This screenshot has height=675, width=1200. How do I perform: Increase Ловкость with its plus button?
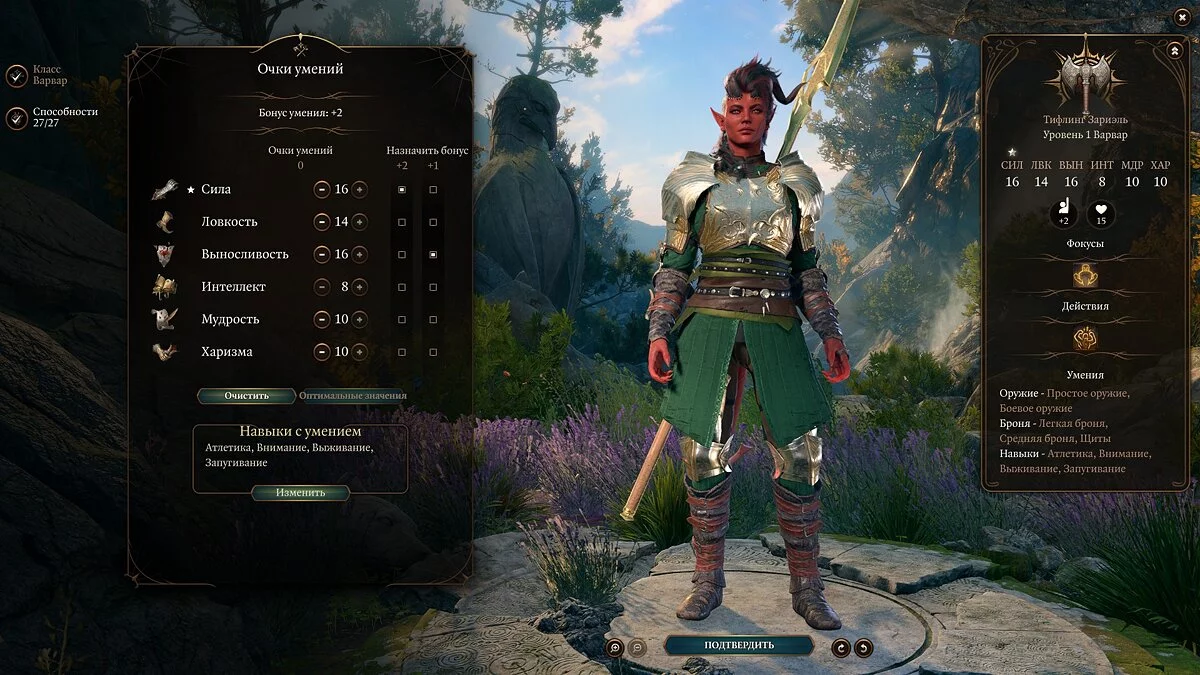[x=359, y=222]
